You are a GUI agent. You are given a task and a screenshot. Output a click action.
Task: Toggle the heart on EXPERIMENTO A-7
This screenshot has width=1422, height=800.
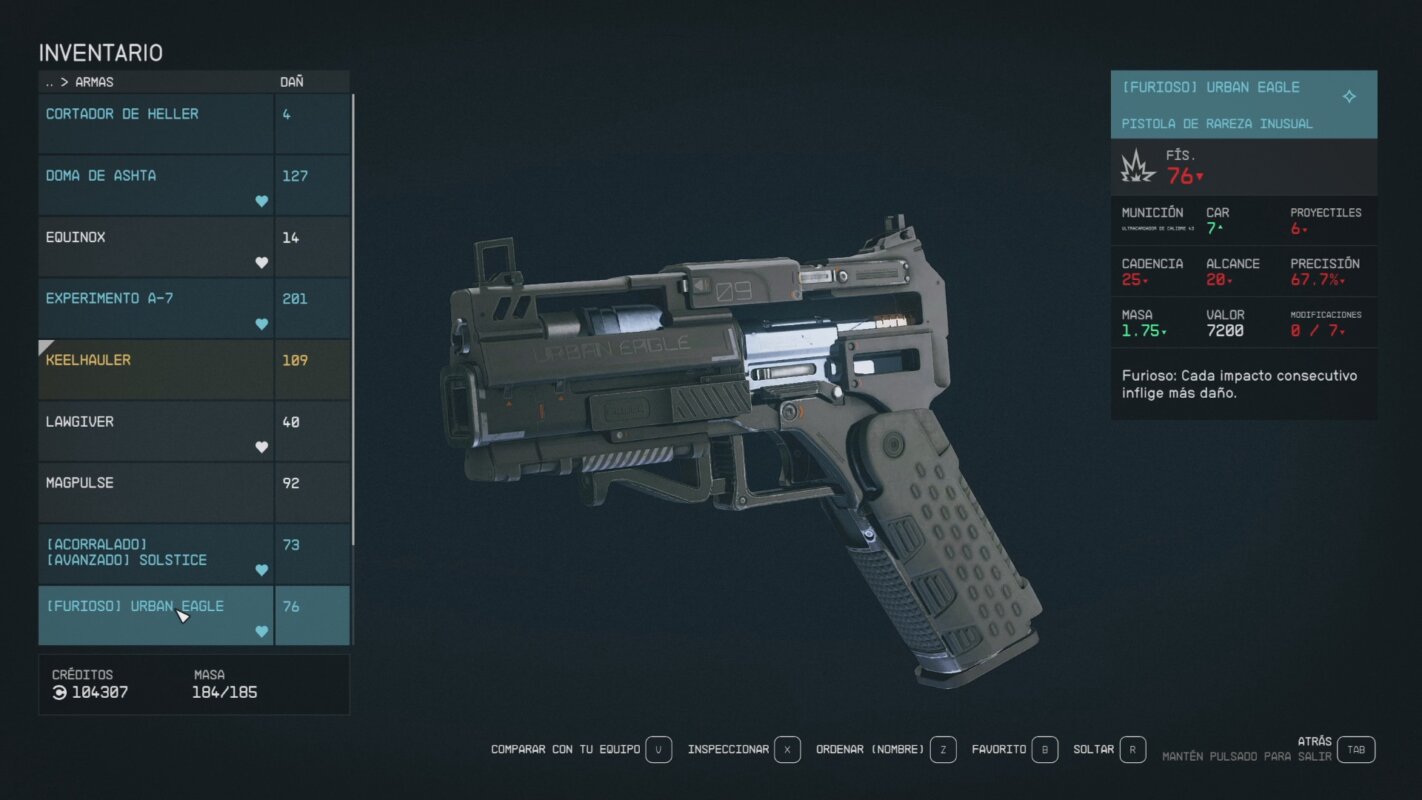pyautogui.click(x=261, y=323)
